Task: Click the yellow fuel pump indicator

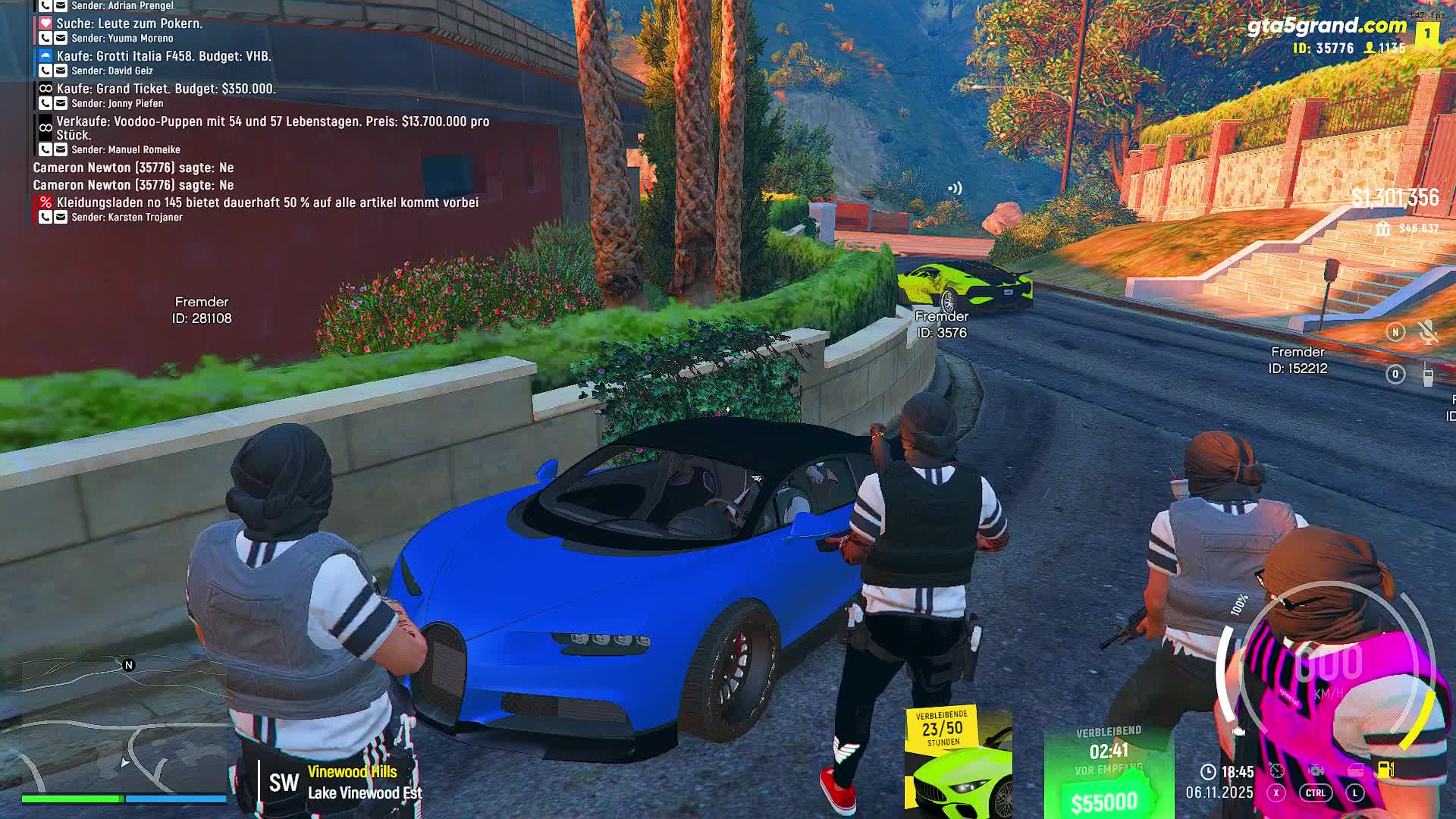Action: 1385,770
